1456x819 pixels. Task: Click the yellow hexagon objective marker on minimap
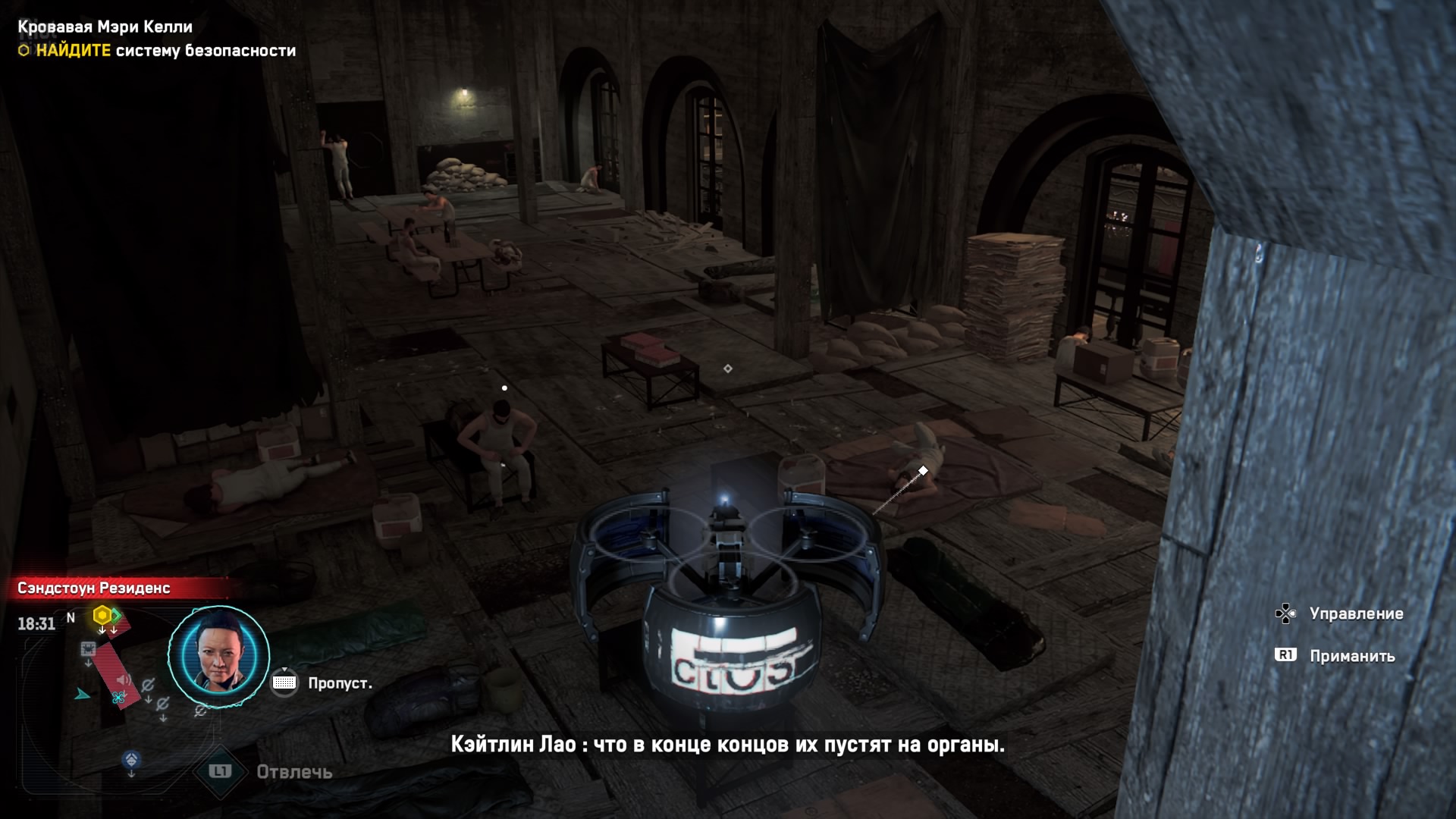[102, 615]
